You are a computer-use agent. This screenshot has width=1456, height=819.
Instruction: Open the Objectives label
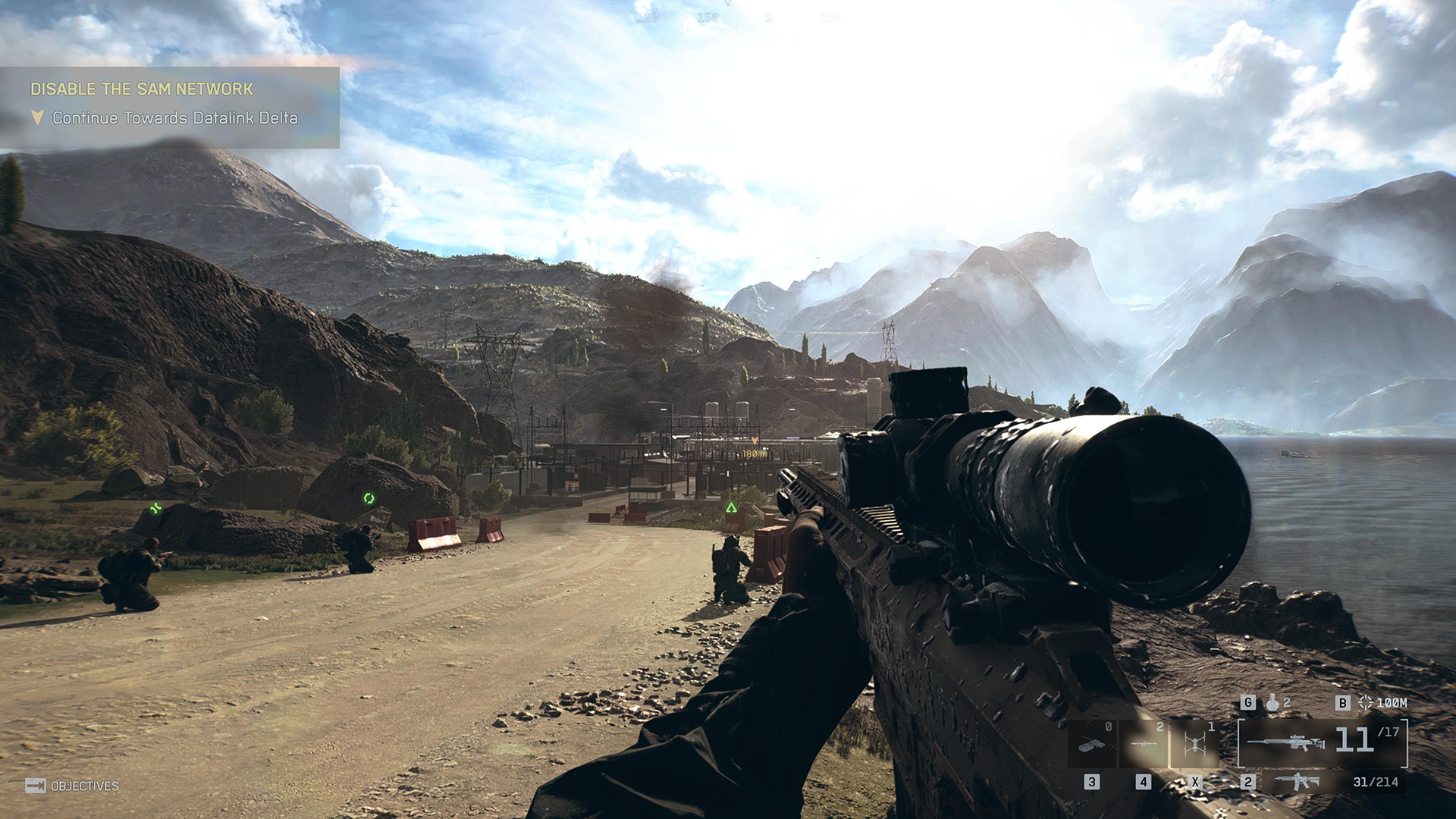point(84,786)
